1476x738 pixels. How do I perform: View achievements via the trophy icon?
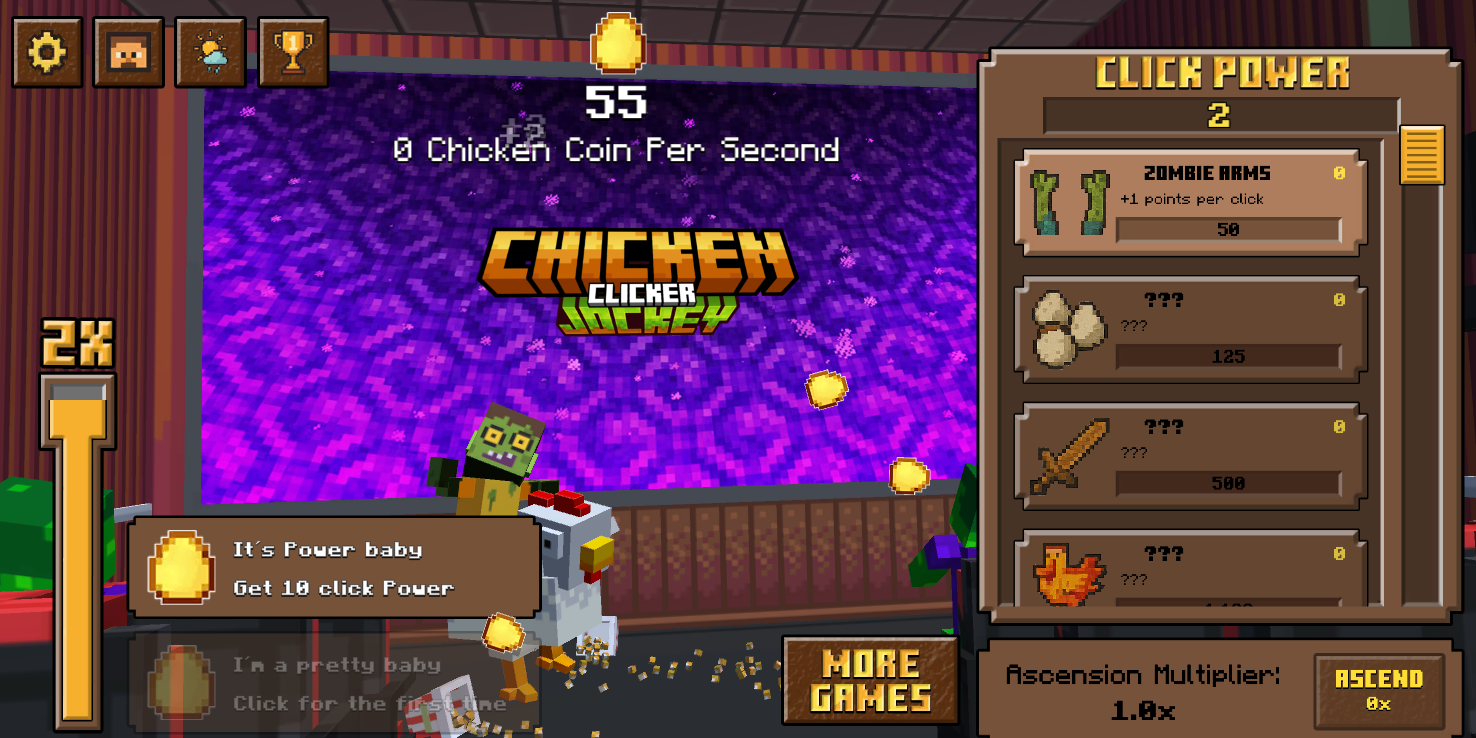293,53
